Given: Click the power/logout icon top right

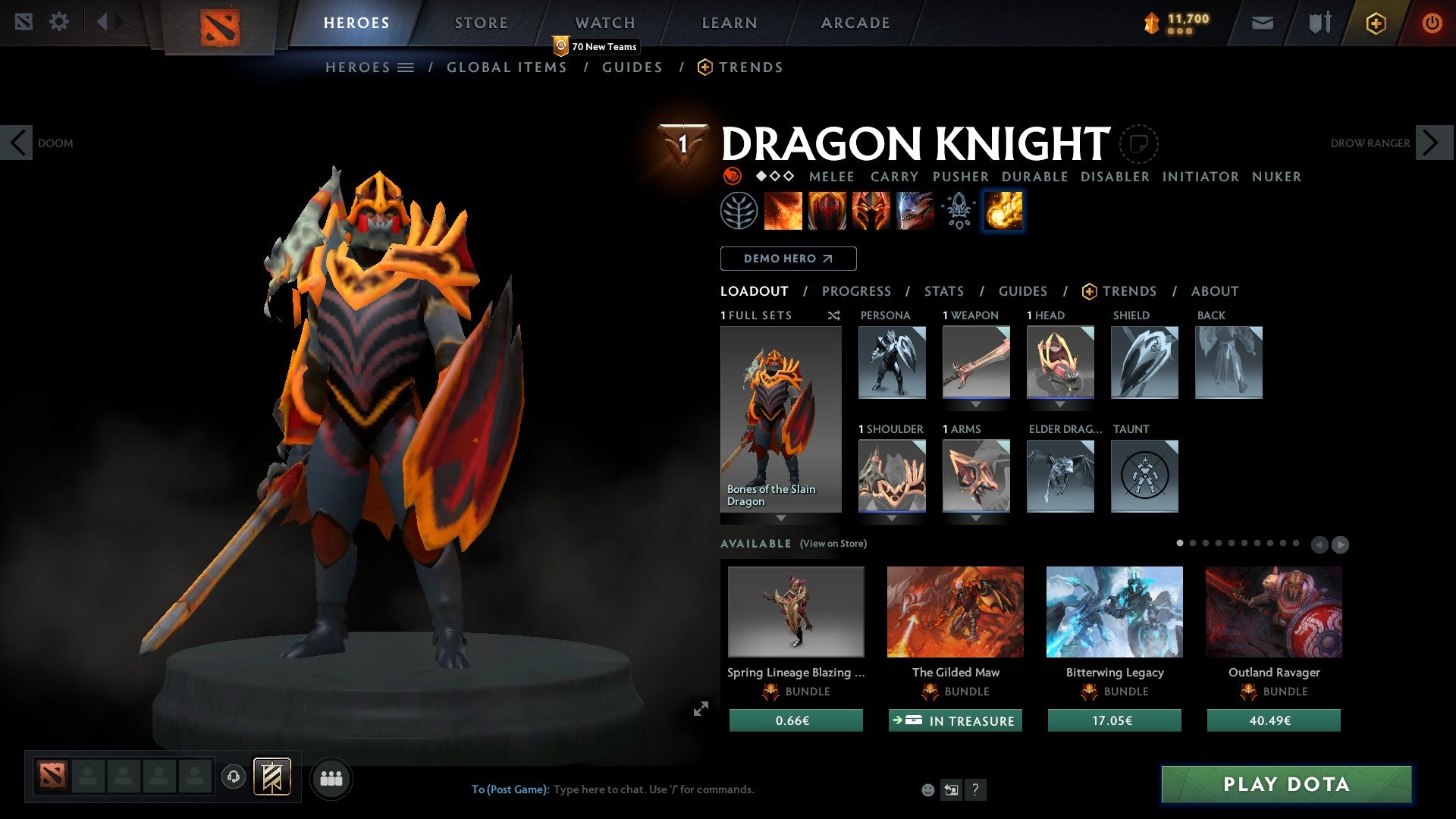Looking at the screenshot, I should tap(1432, 23).
